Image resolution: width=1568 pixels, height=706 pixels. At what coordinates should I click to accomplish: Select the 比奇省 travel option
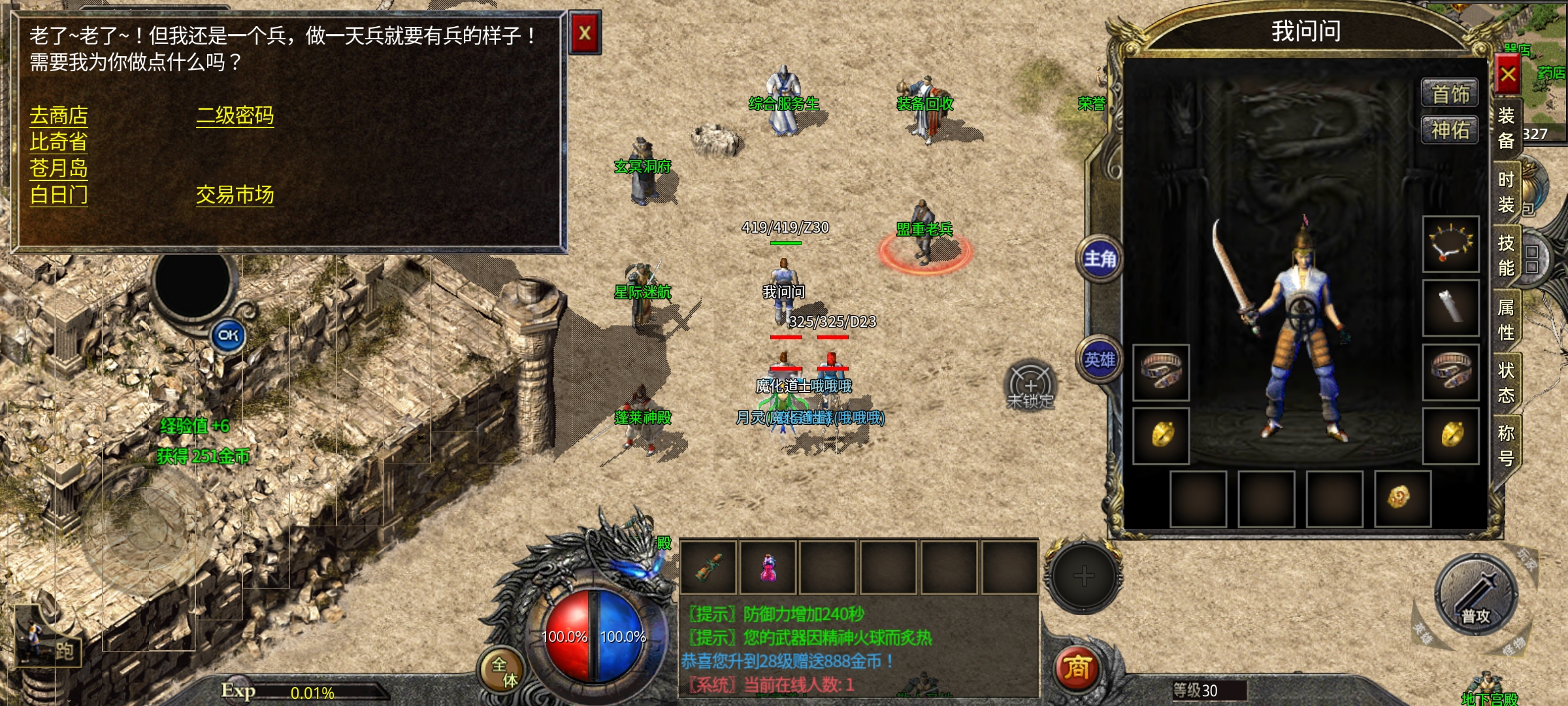59,142
